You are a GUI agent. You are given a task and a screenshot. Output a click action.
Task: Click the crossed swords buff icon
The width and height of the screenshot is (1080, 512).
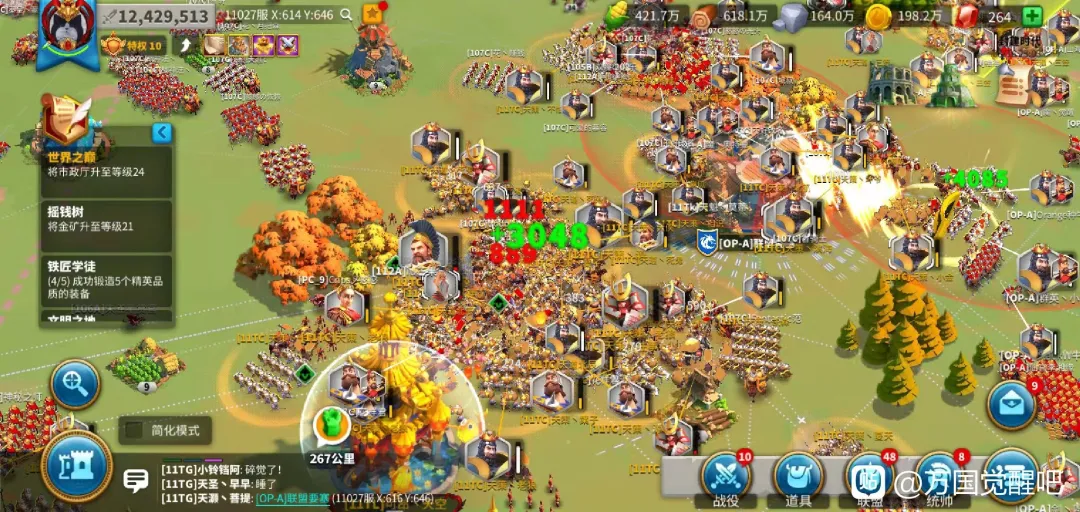click(288, 45)
